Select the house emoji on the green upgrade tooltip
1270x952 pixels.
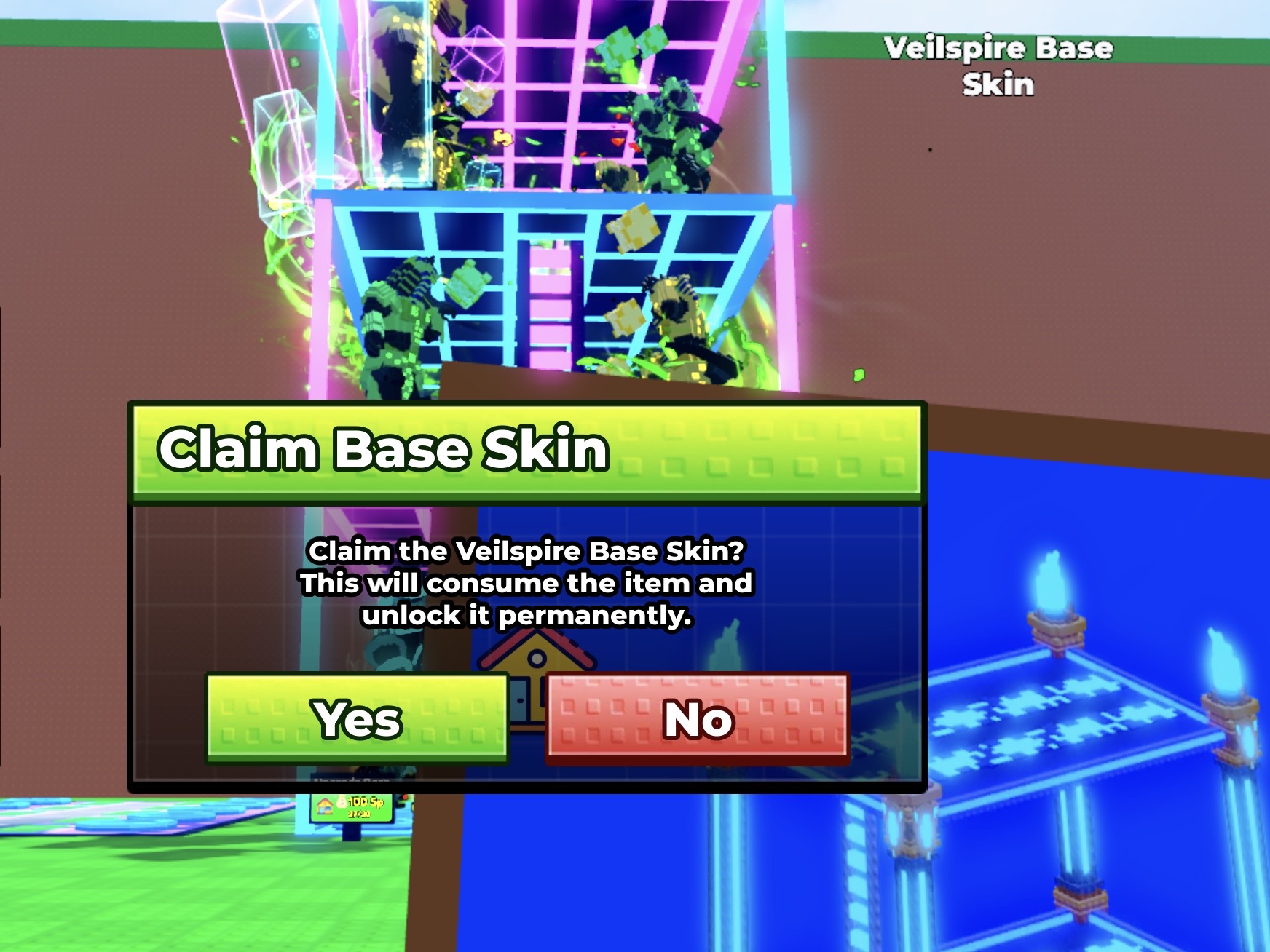coord(325,805)
